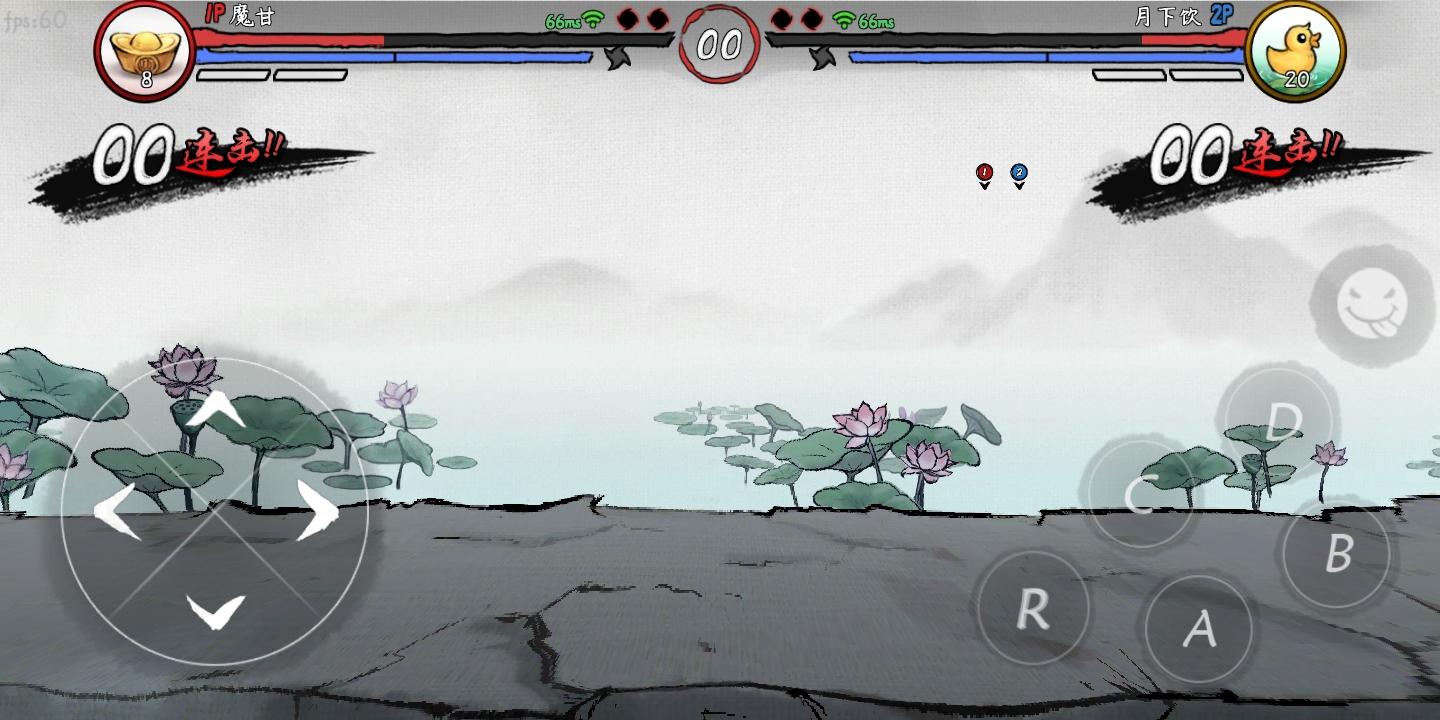Tap the R throw button

pos(1035,609)
